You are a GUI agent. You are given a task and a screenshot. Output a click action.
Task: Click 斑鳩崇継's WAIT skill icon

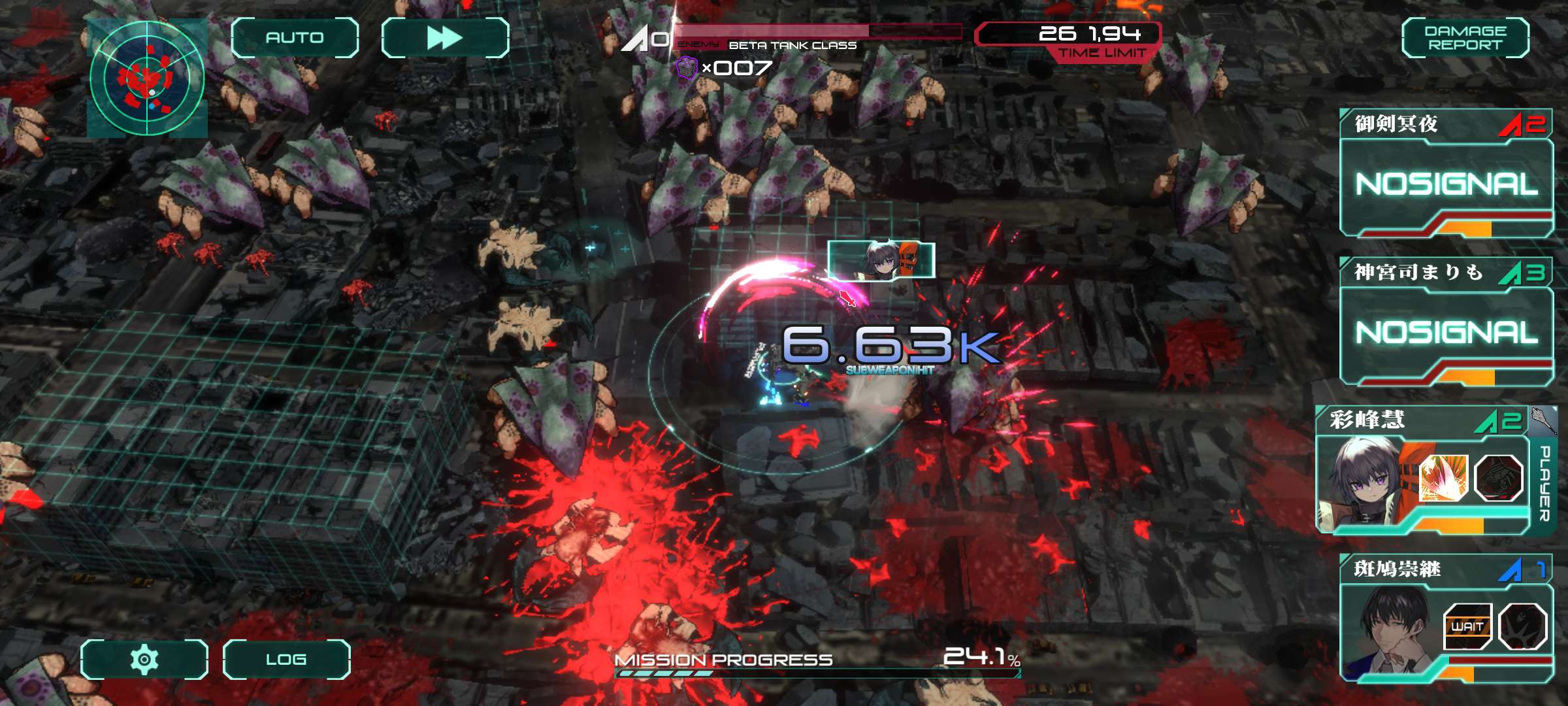1467,626
